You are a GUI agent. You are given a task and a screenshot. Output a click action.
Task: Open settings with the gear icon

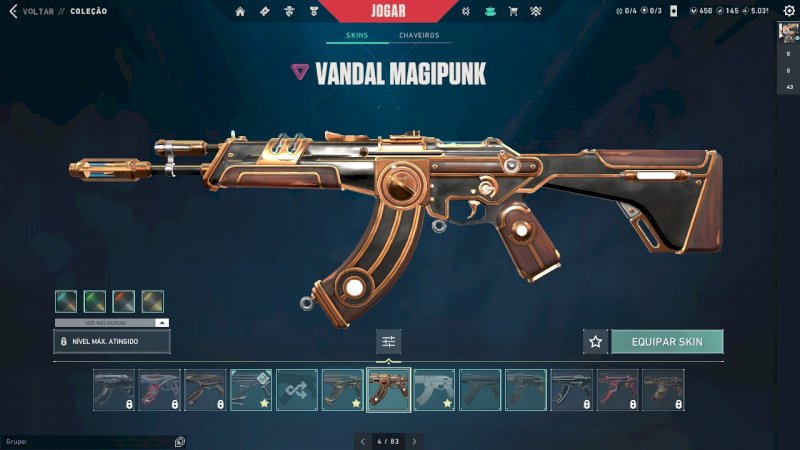788,11
